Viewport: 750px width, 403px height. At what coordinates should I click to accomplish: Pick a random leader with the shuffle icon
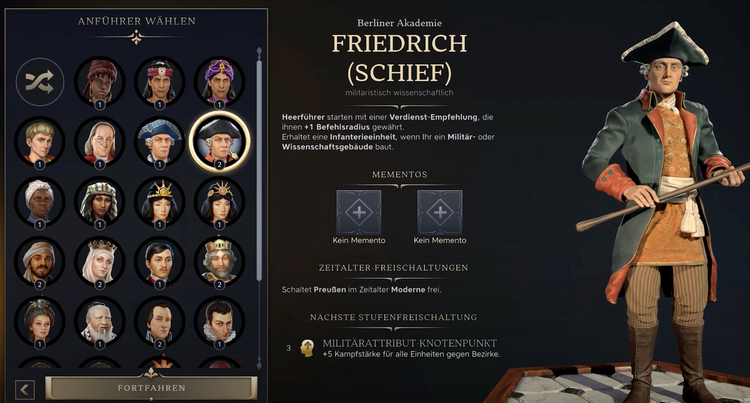[40, 82]
